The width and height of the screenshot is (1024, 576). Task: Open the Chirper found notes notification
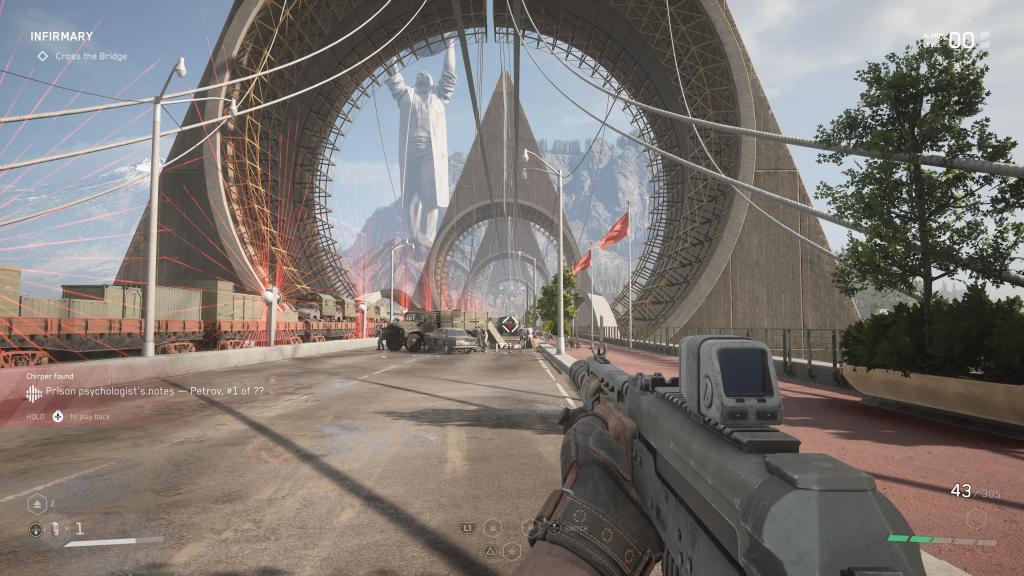pyautogui.click(x=155, y=391)
